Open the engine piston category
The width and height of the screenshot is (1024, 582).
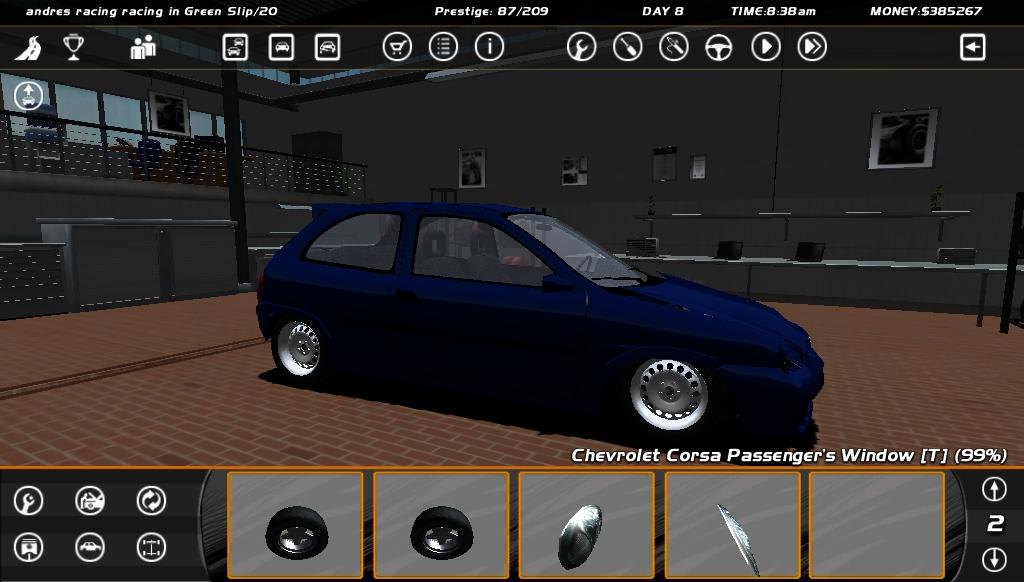[29, 547]
